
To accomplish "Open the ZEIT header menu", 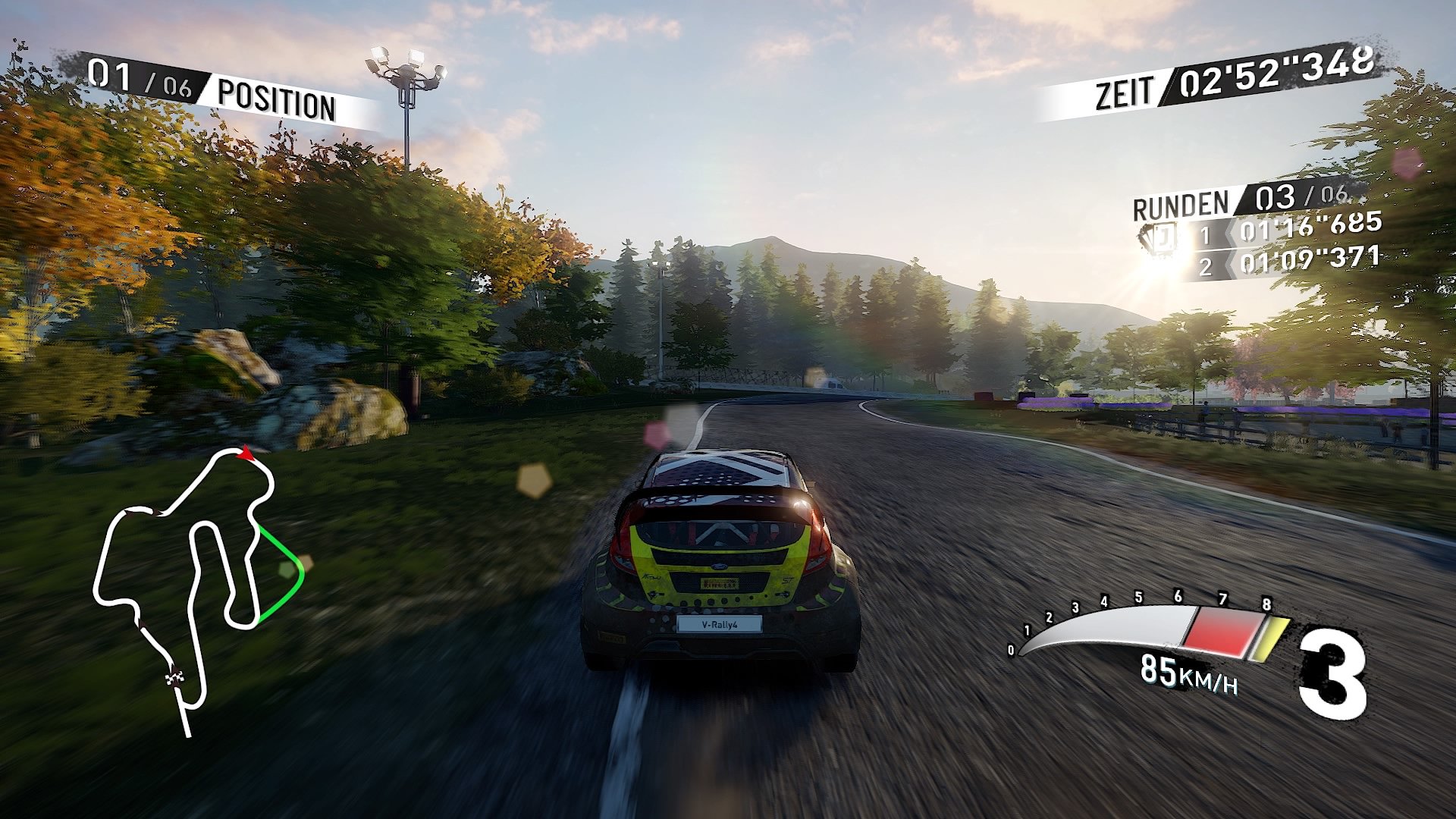I will click(1125, 89).
